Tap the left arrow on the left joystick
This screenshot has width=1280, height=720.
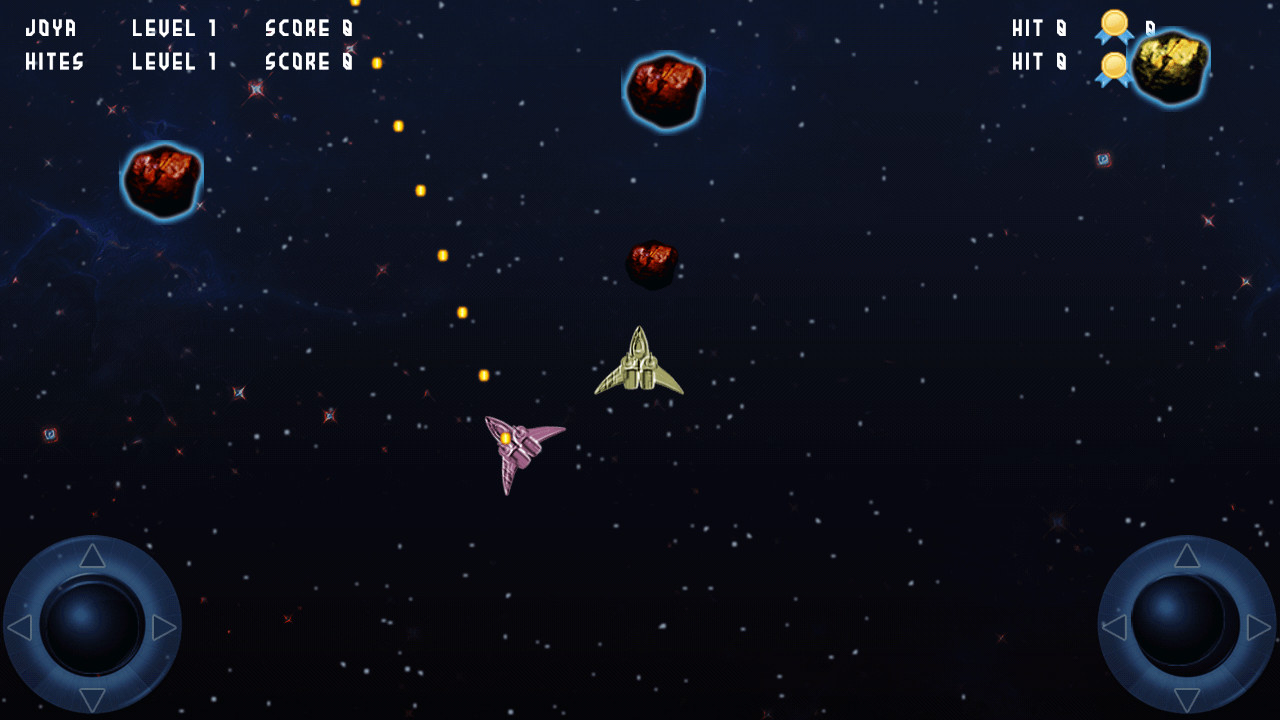20,628
